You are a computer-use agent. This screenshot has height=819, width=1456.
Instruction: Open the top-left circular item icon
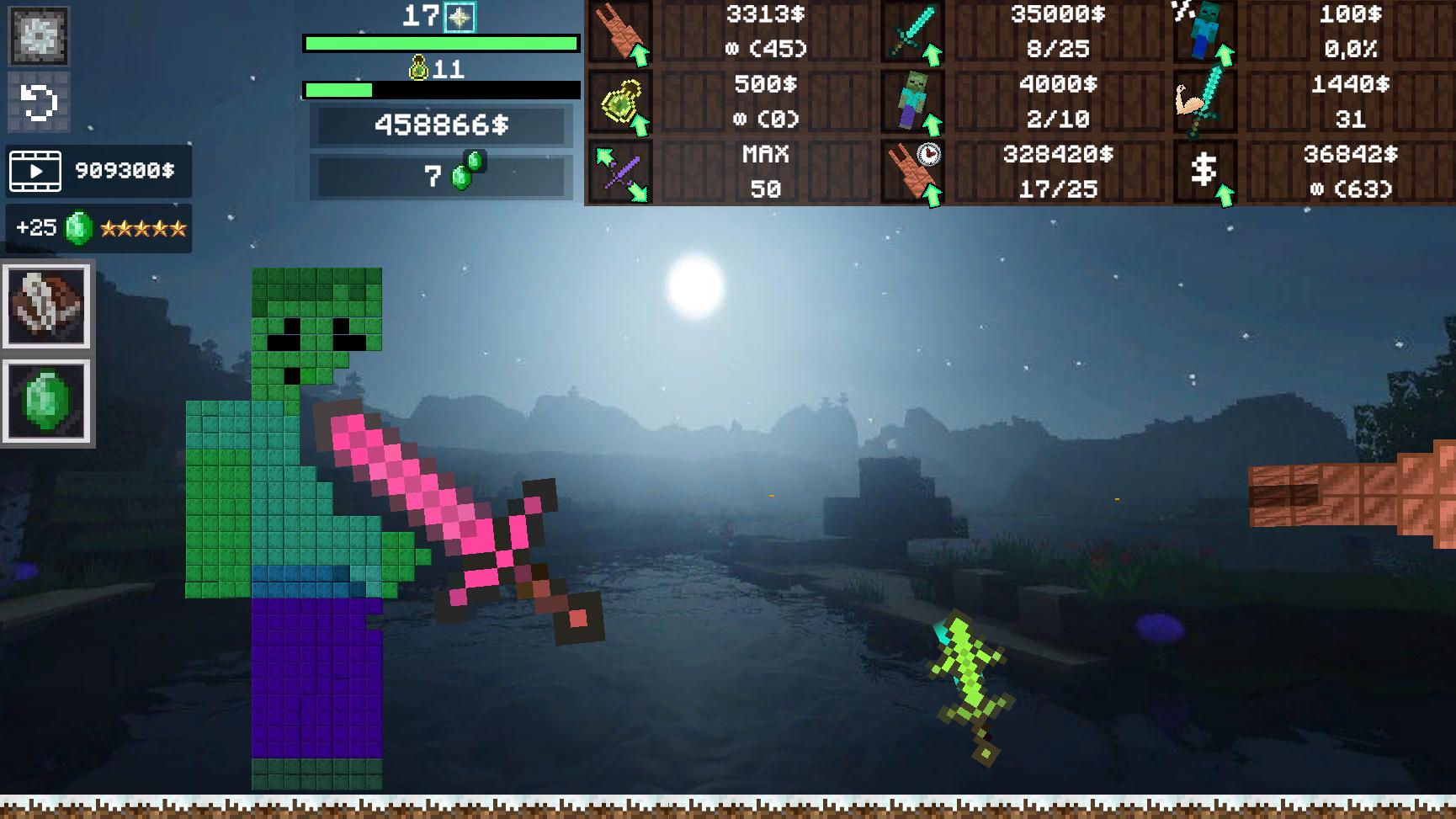pos(38,37)
